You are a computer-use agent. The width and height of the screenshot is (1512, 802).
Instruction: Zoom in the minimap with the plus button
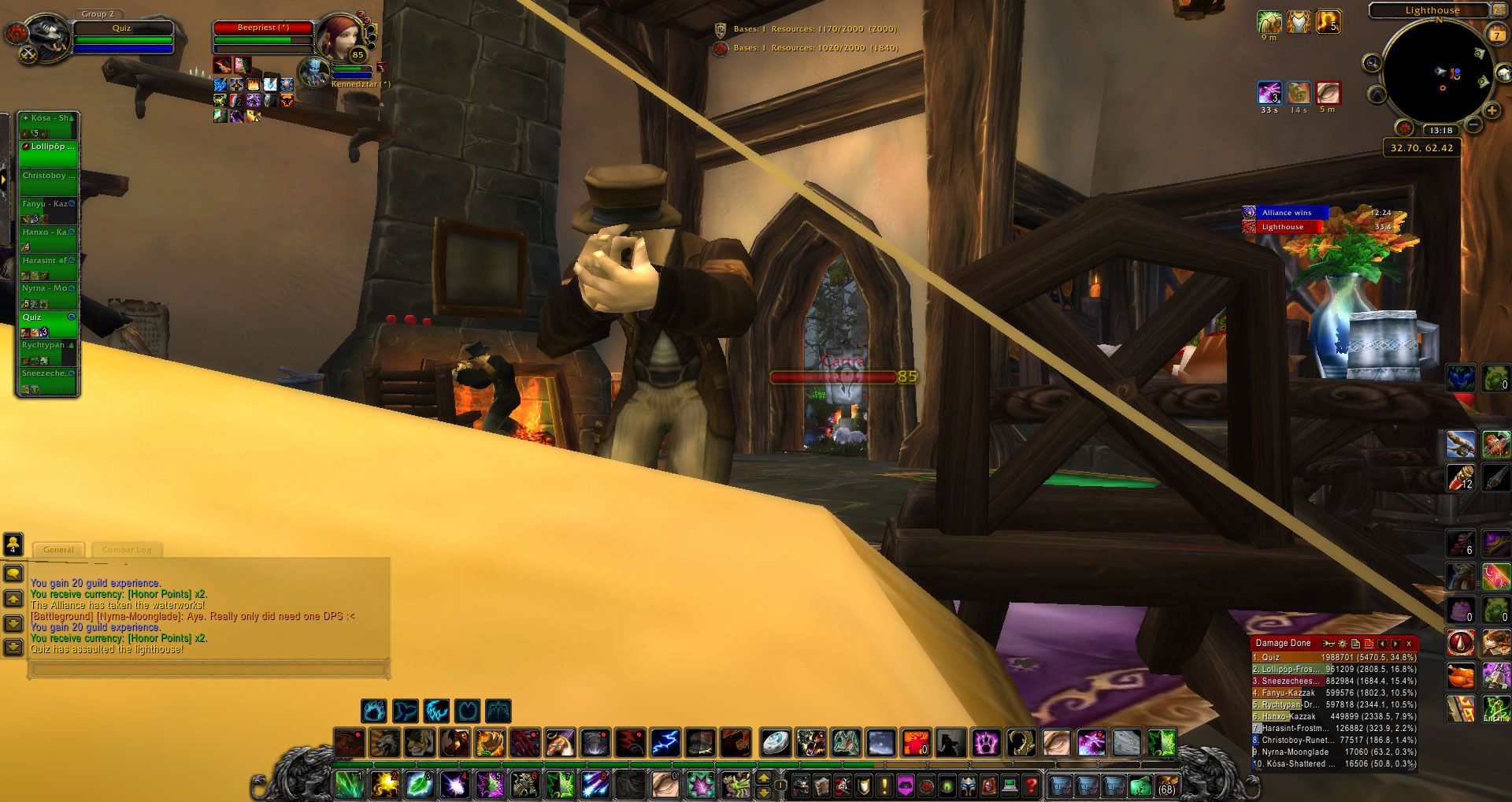click(1491, 110)
